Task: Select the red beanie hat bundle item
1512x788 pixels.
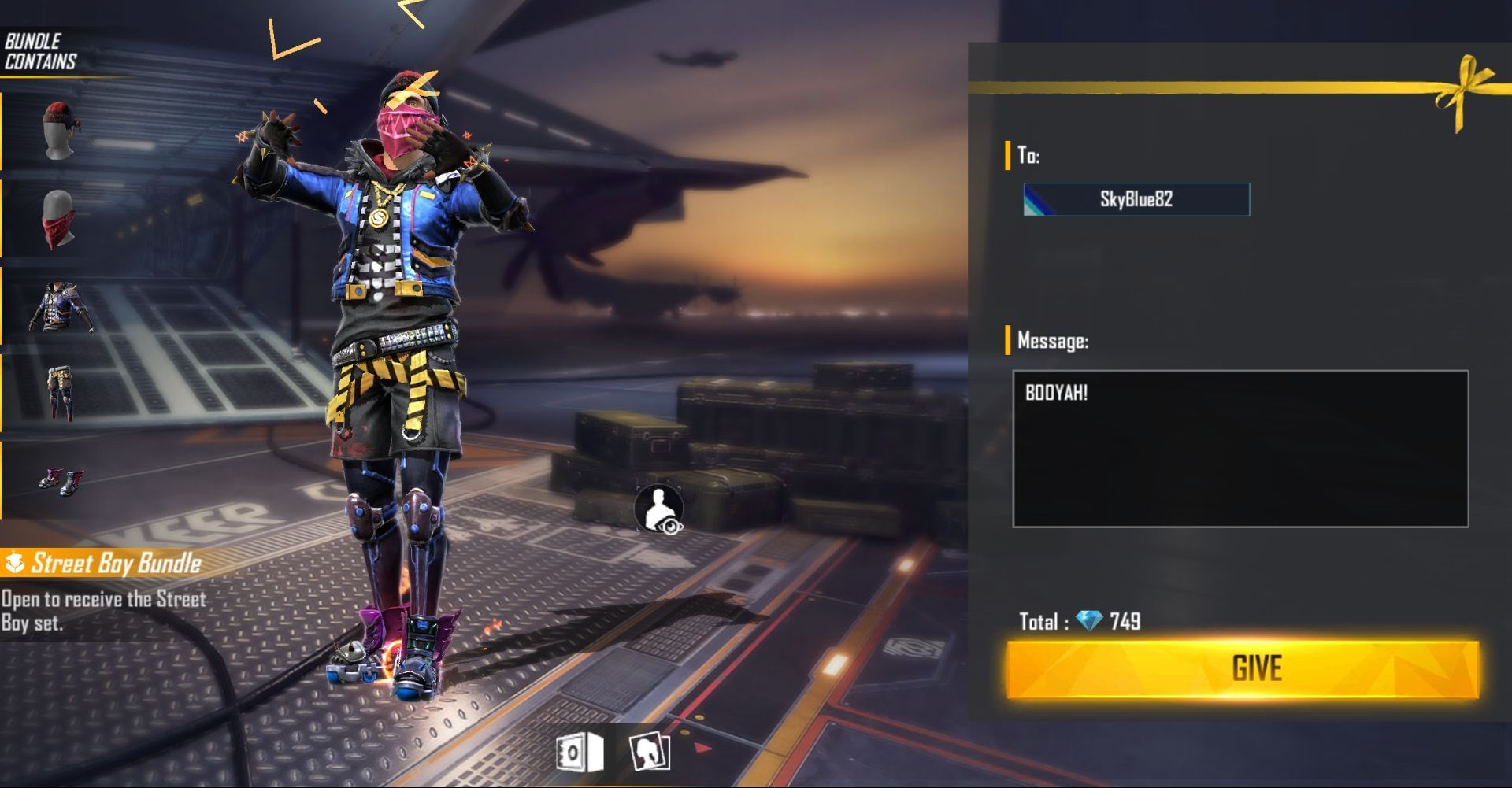Action: (x=58, y=130)
